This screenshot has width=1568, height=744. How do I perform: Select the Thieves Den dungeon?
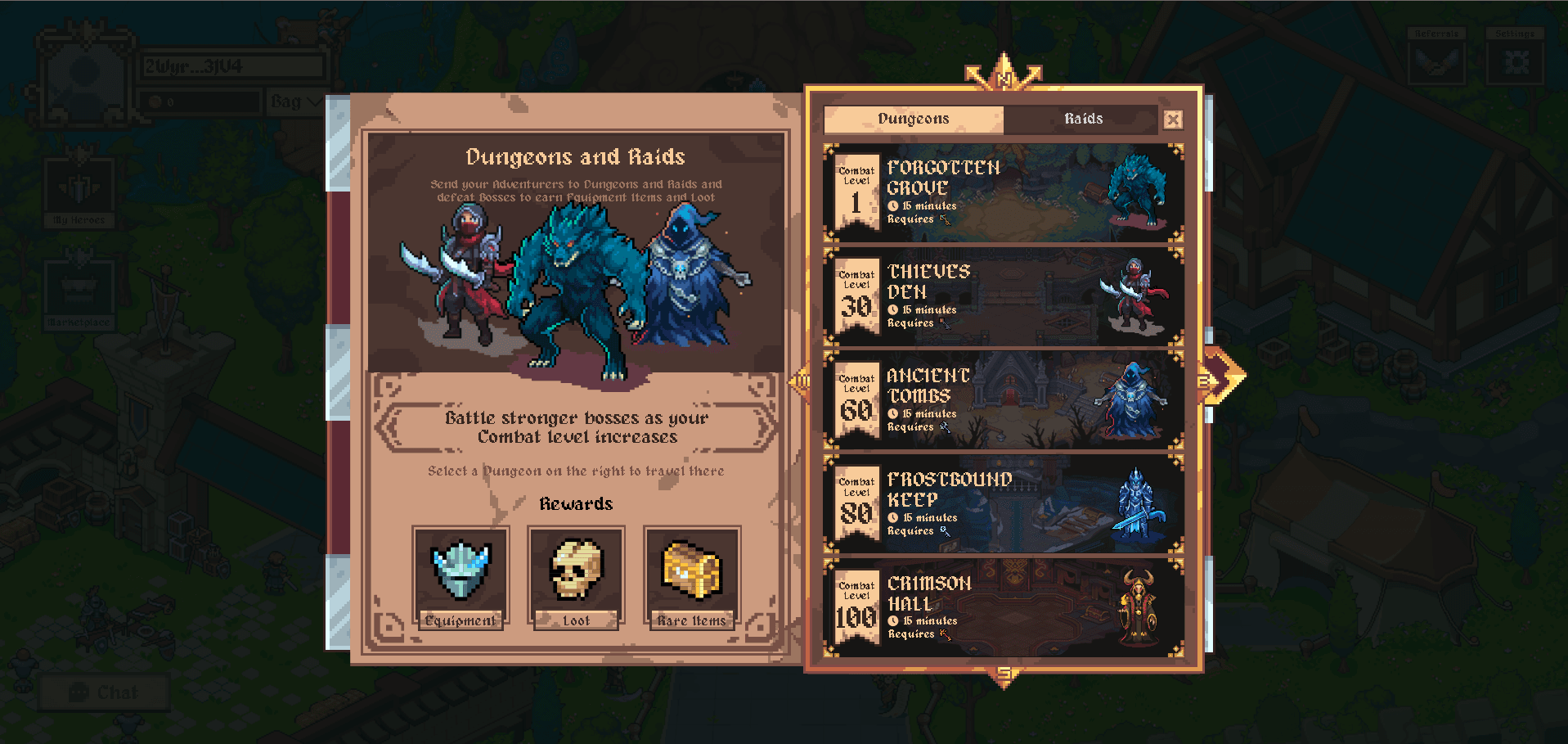(x=1004, y=297)
